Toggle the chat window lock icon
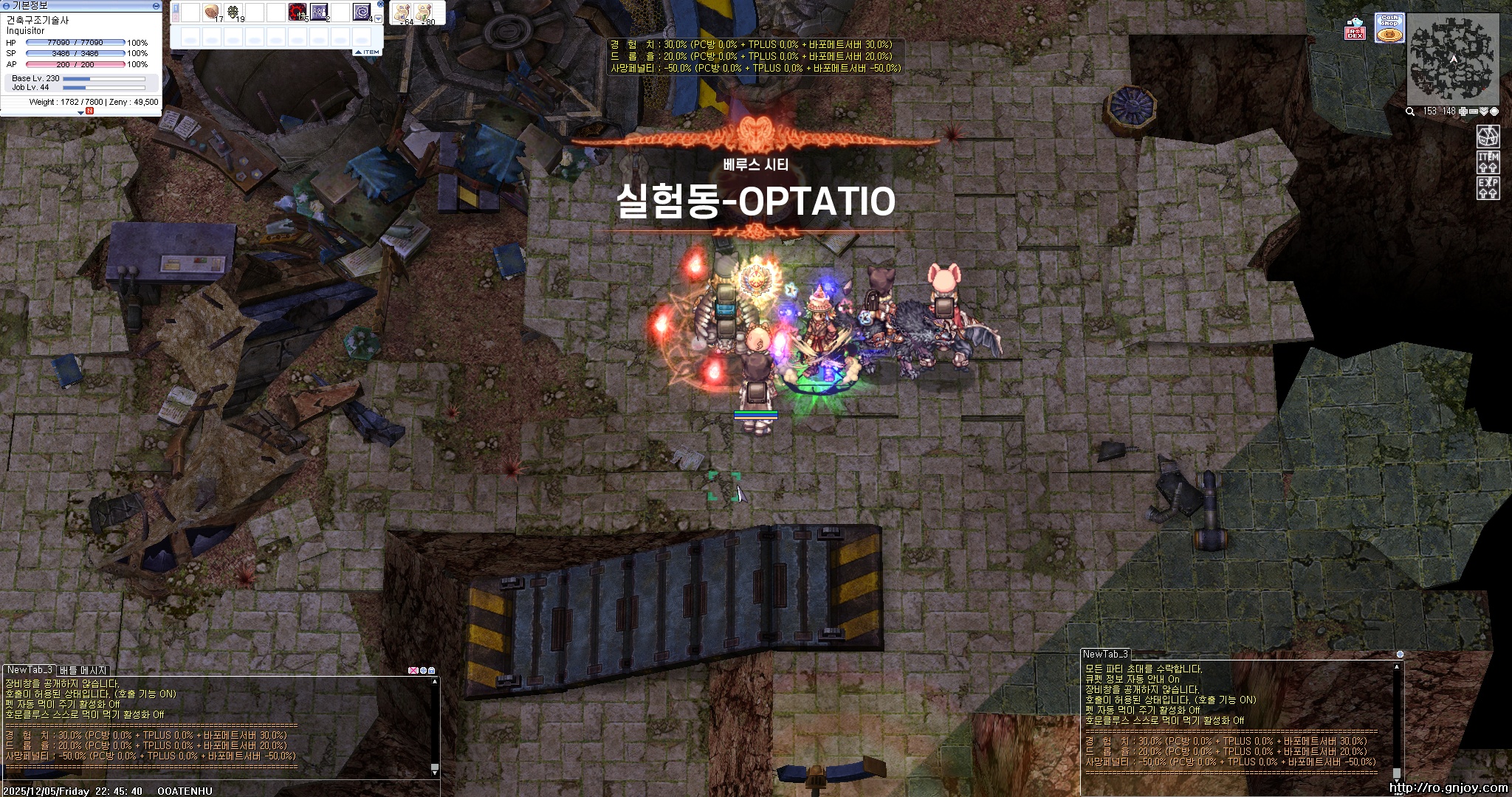Viewport: 1512px width, 797px height. (x=432, y=672)
